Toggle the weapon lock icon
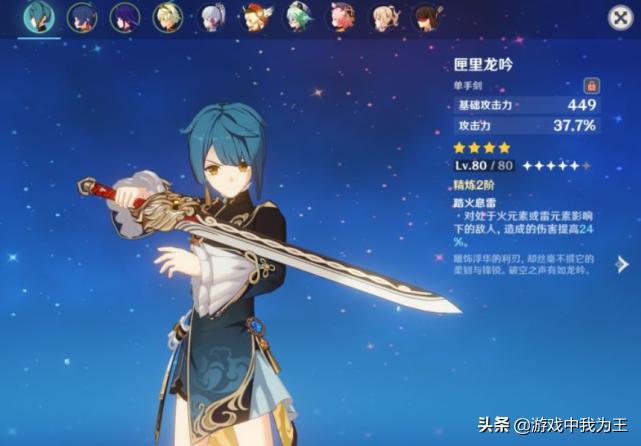 tap(591, 87)
